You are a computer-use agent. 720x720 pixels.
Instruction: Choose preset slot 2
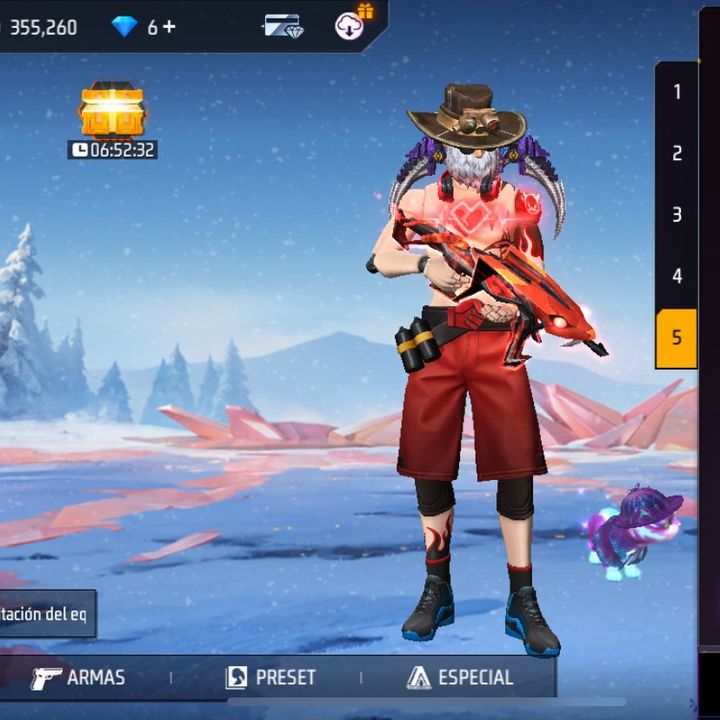pyautogui.click(x=677, y=153)
